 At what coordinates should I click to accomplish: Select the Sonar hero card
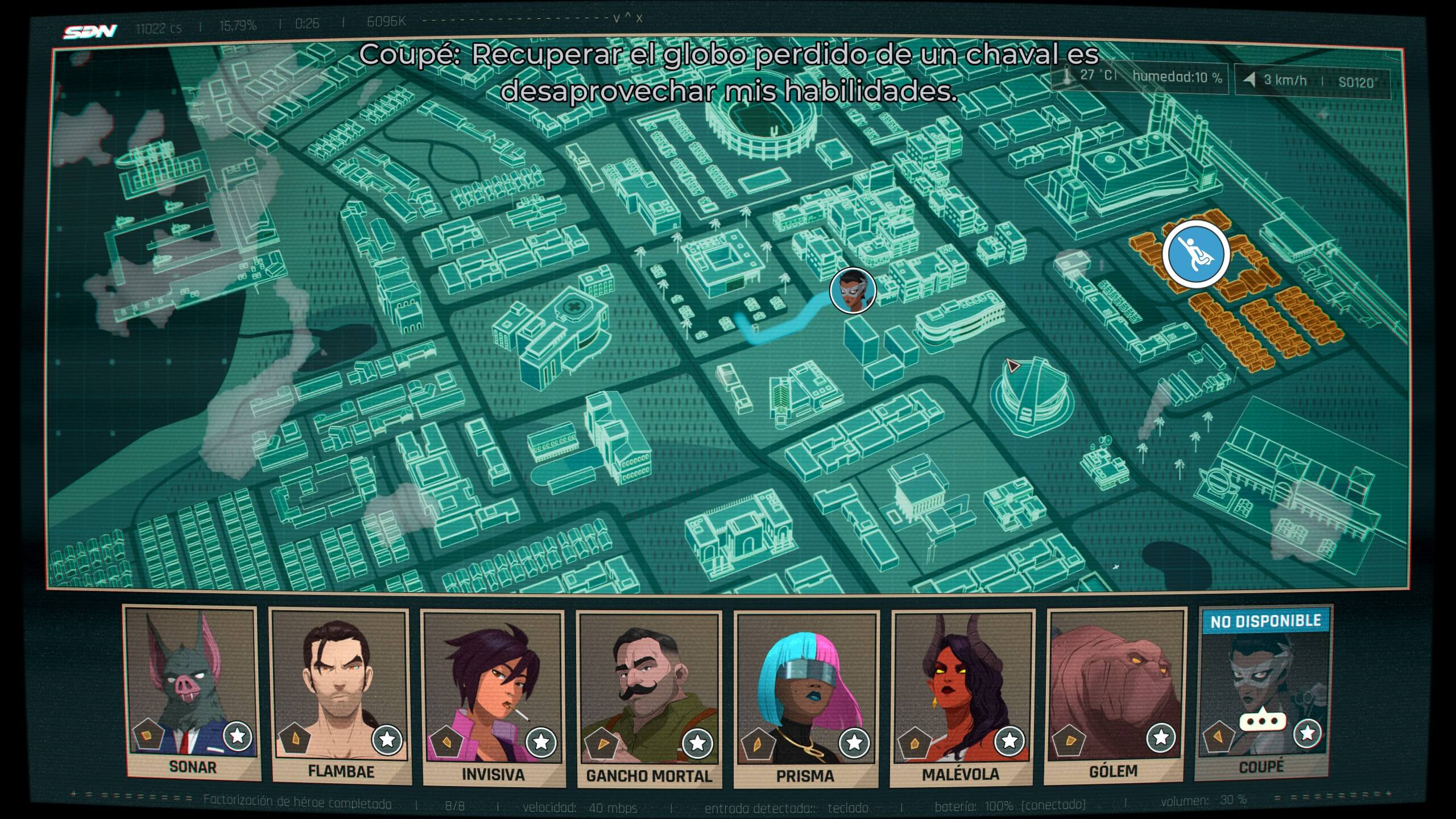pyautogui.click(x=192, y=691)
